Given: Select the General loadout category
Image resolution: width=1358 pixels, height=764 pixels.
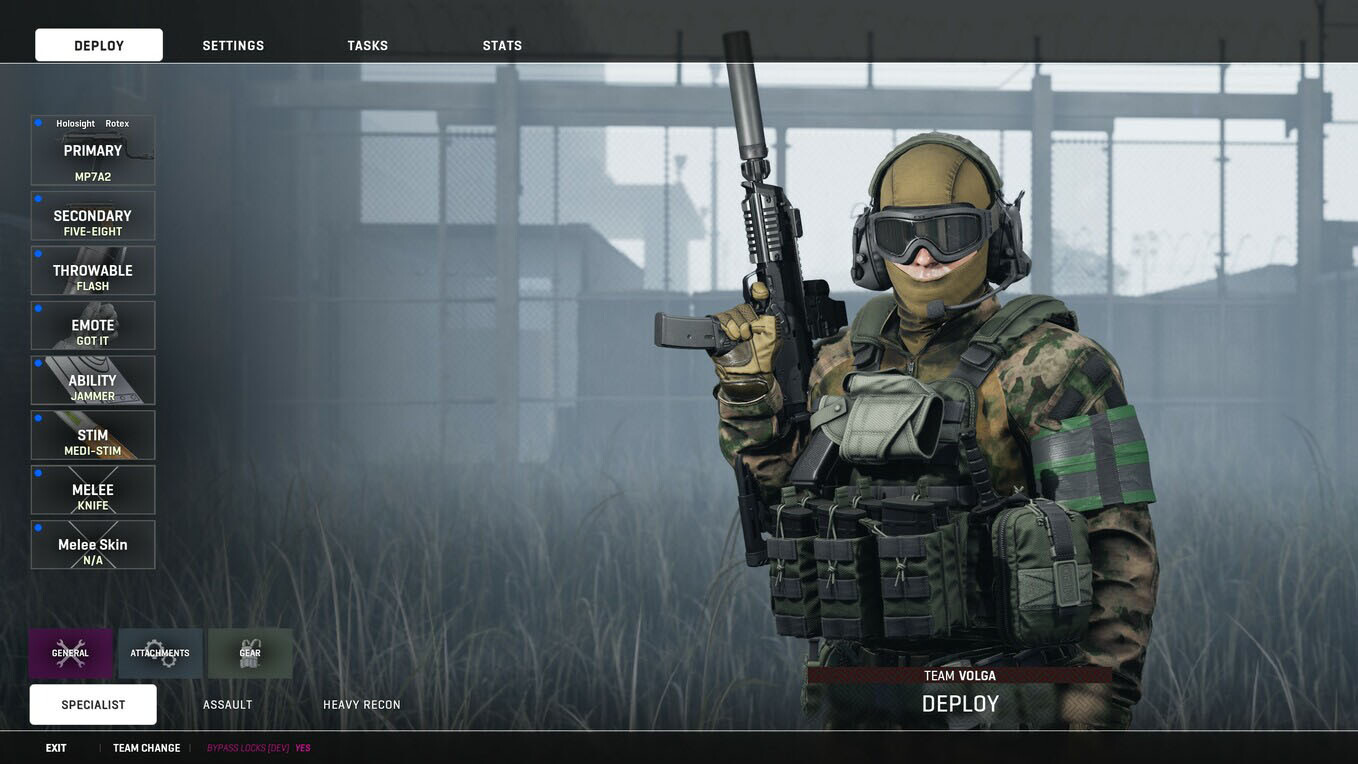Looking at the screenshot, I should click(x=71, y=653).
